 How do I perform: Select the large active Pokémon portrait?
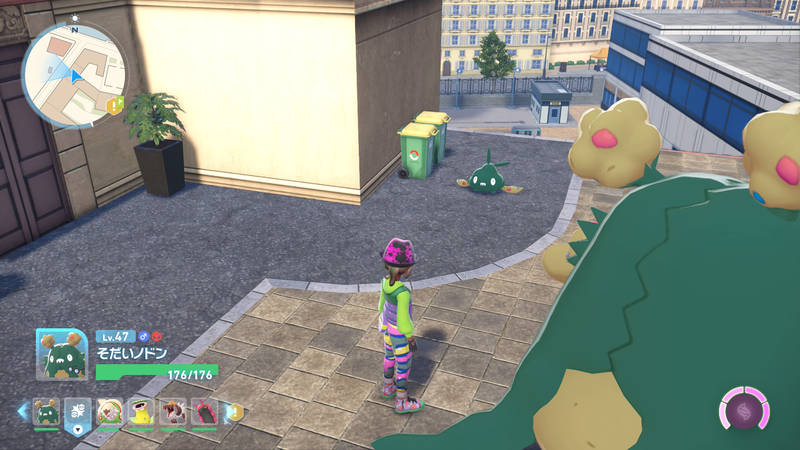pos(62,354)
